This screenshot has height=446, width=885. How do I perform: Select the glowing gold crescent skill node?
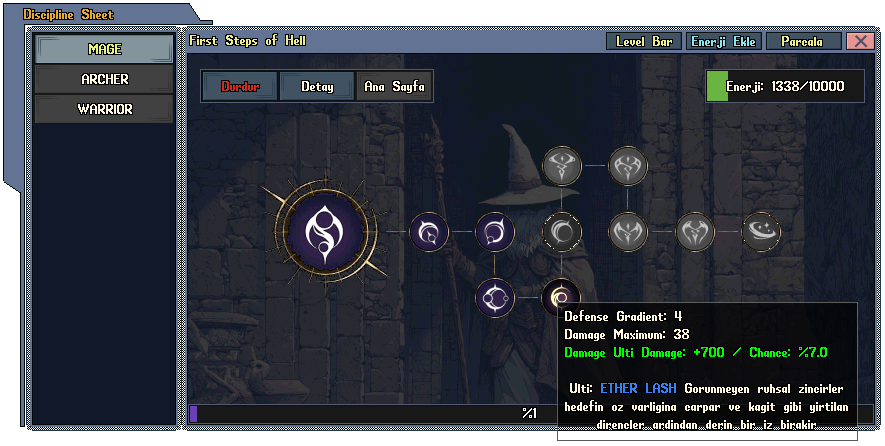pos(561,296)
